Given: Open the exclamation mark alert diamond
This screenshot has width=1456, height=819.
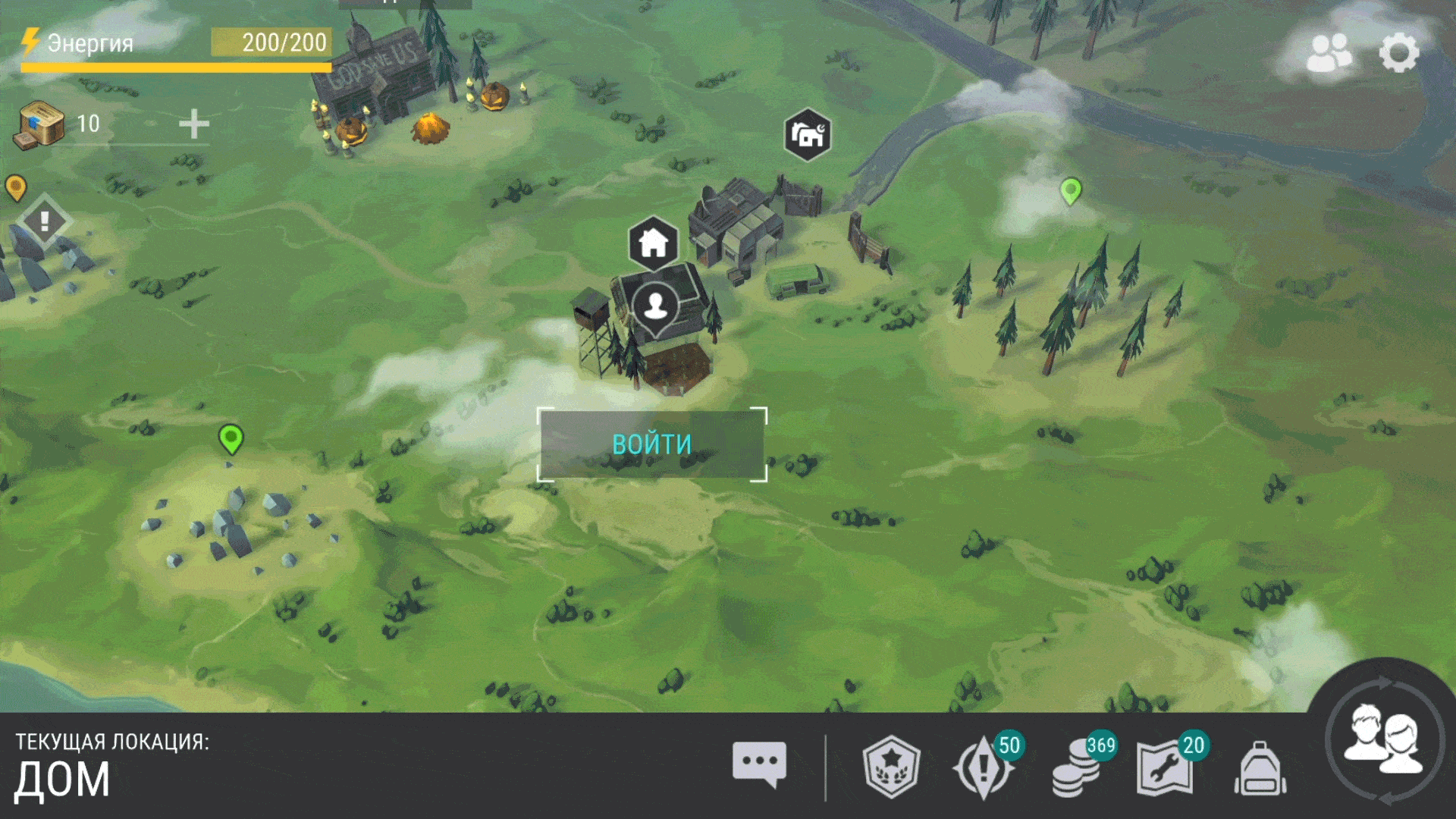Looking at the screenshot, I should pyautogui.click(x=45, y=221).
